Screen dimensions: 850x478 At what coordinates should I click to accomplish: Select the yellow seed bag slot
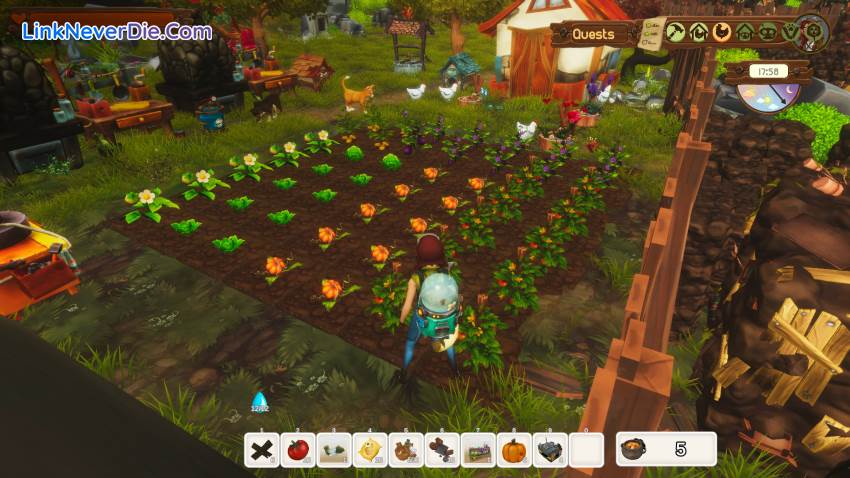coord(369,450)
